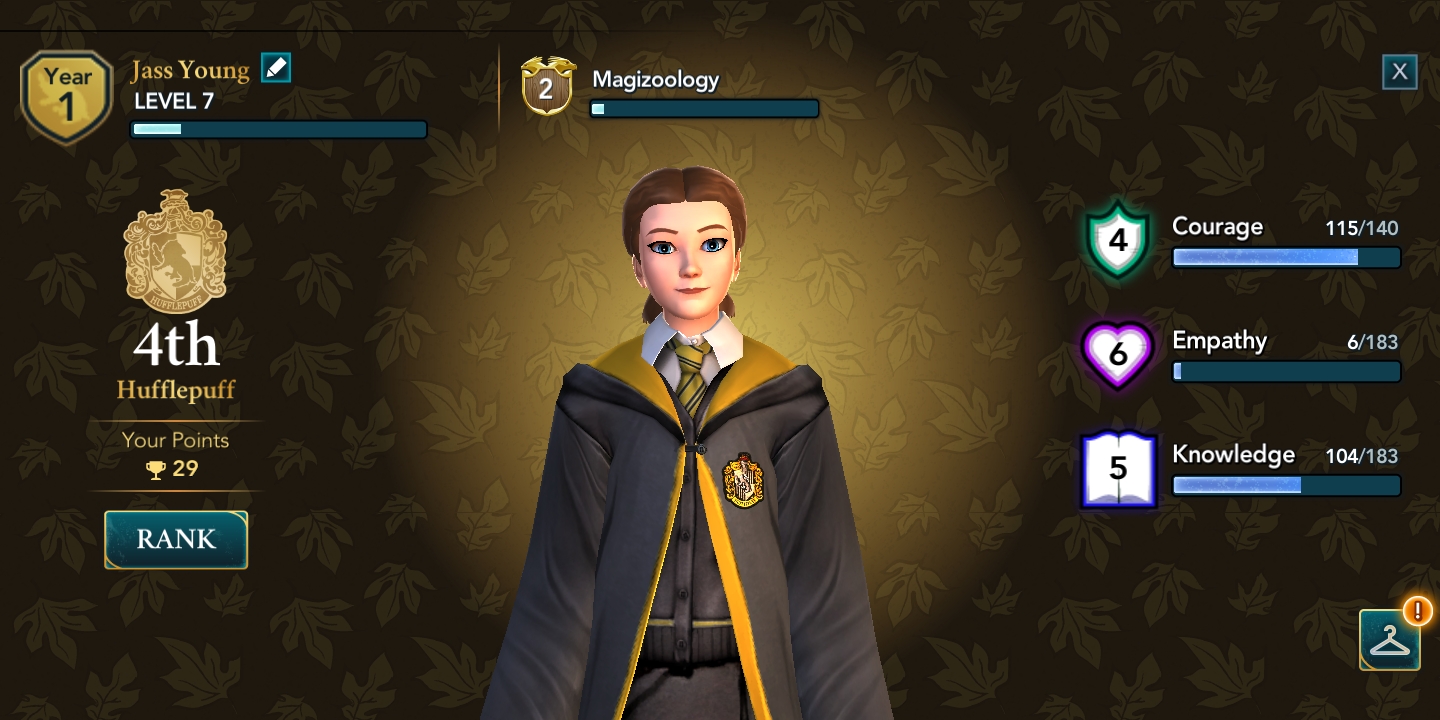Close the character profile screen
This screenshot has width=1440, height=720.
click(1399, 72)
